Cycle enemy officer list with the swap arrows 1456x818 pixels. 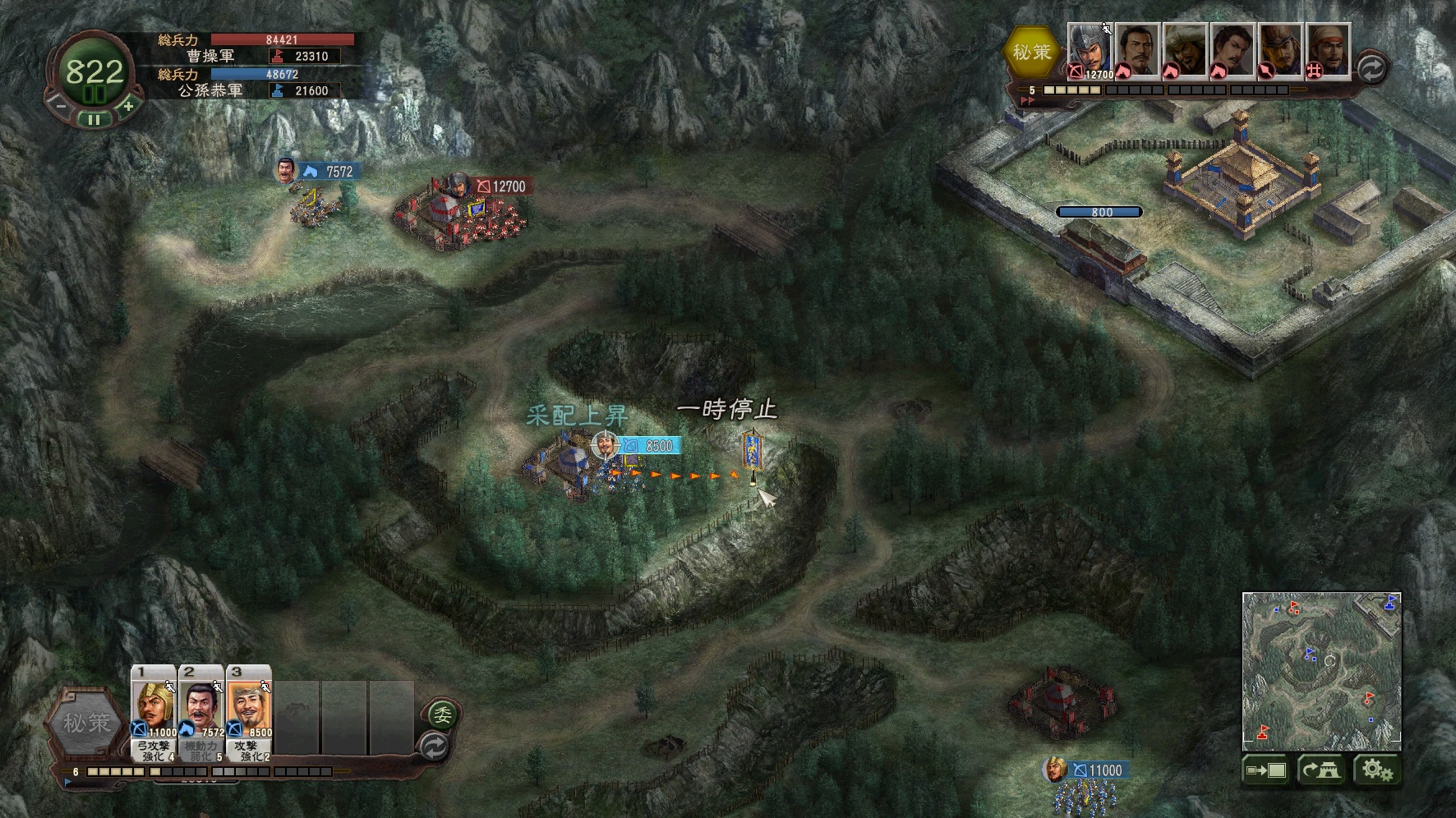pyautogui.click(x=1371, y=68)
